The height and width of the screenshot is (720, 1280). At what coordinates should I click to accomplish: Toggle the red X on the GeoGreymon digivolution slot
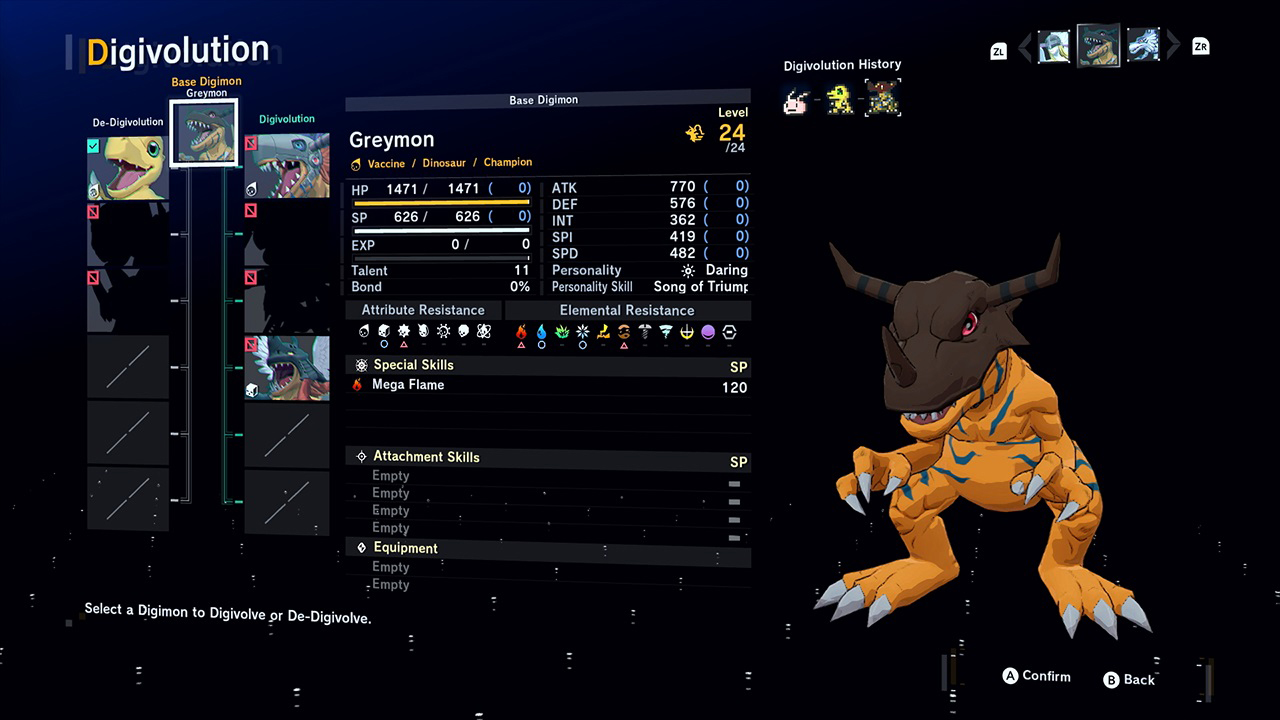(250, 145)
